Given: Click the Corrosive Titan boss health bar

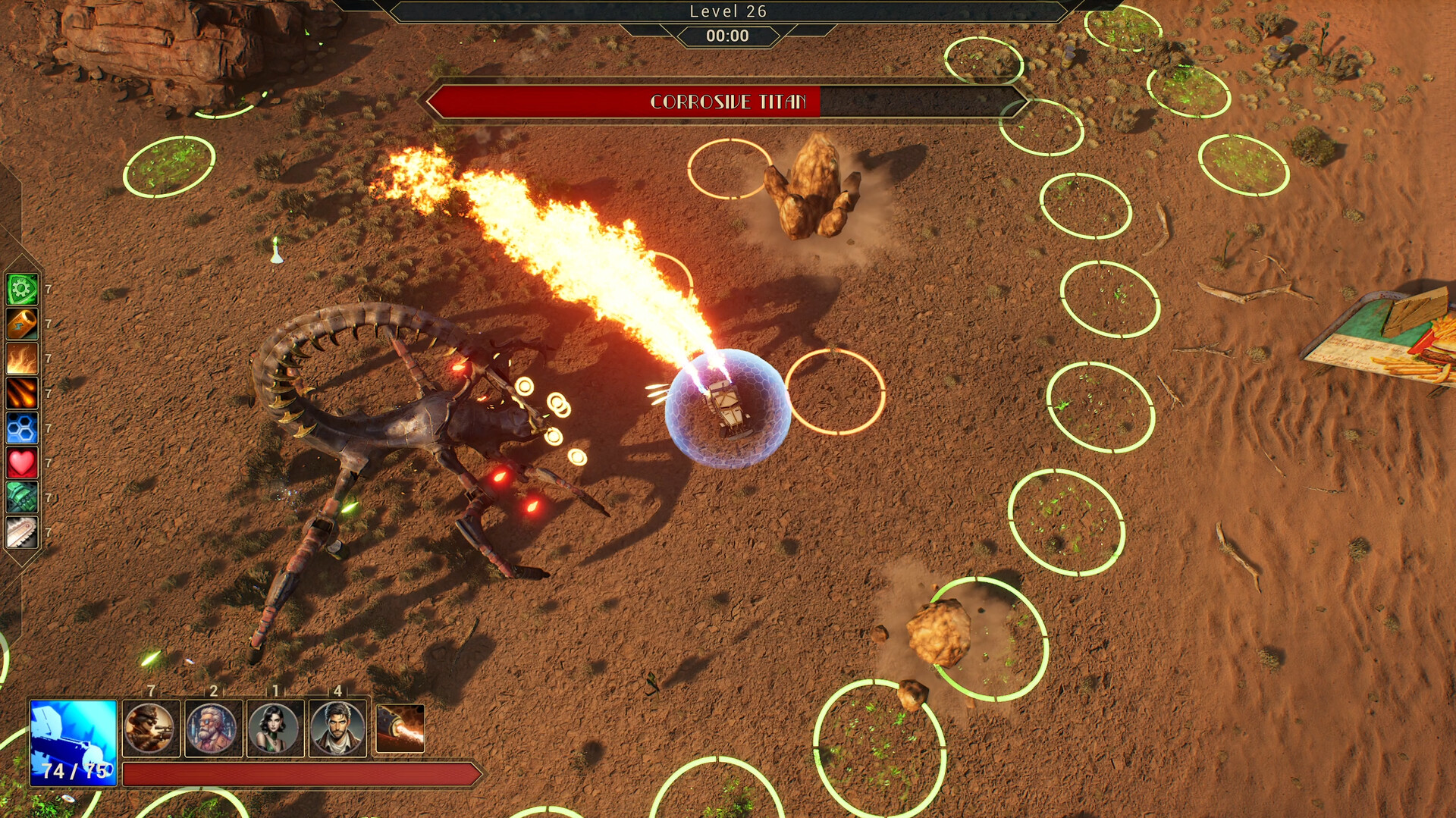Looking at the screenshot, I should point(728,101).
